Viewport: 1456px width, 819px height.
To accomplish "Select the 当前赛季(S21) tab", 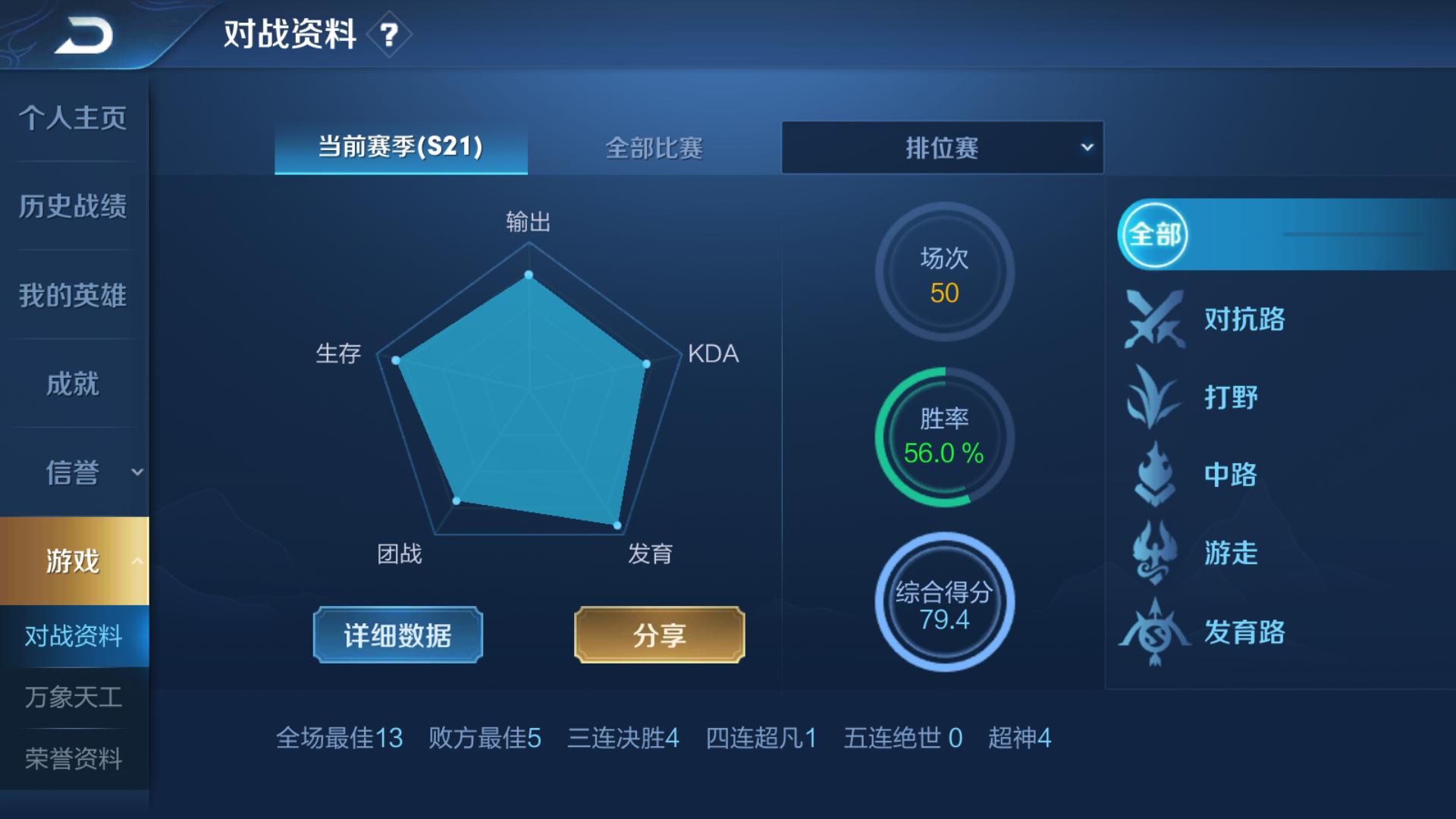I will coord(400,149).
